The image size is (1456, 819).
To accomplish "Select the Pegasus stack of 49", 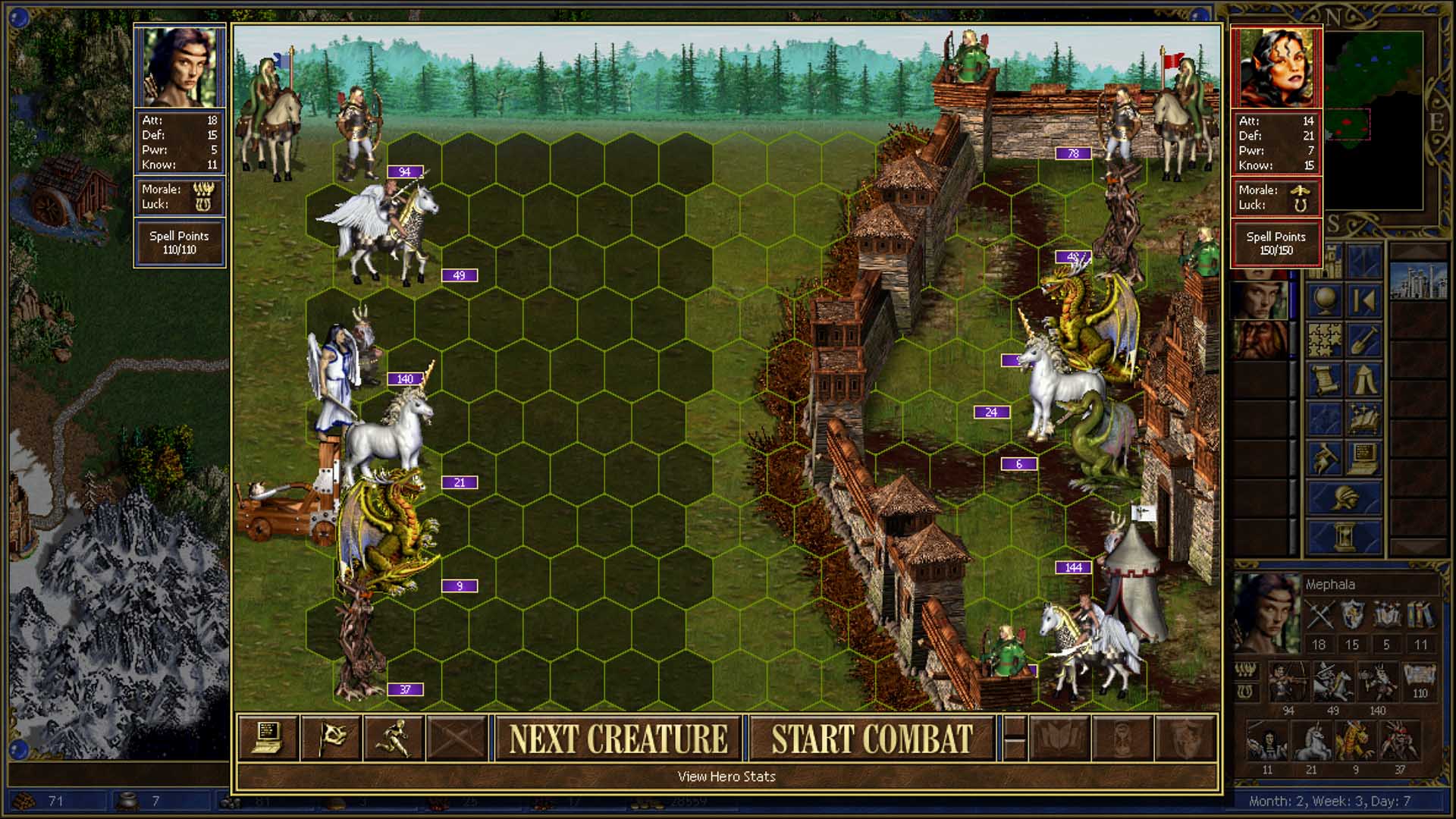I will point(387,227).
